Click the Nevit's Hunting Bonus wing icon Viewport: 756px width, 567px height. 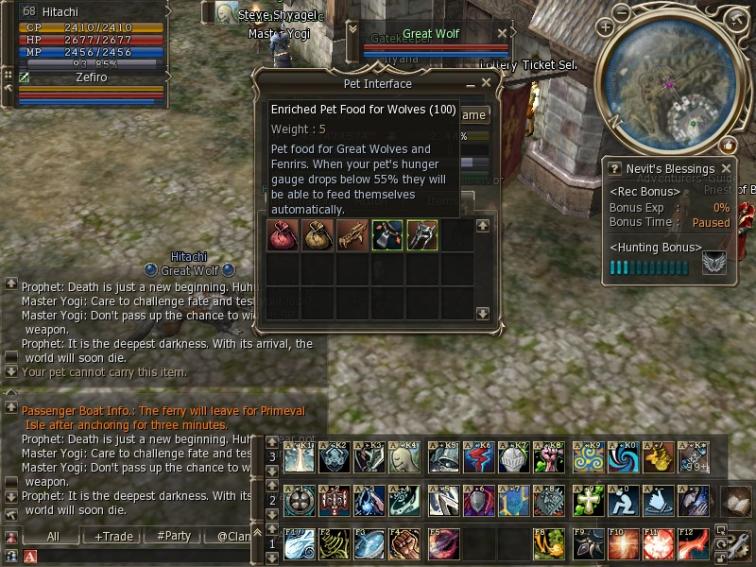coord(714,263)
